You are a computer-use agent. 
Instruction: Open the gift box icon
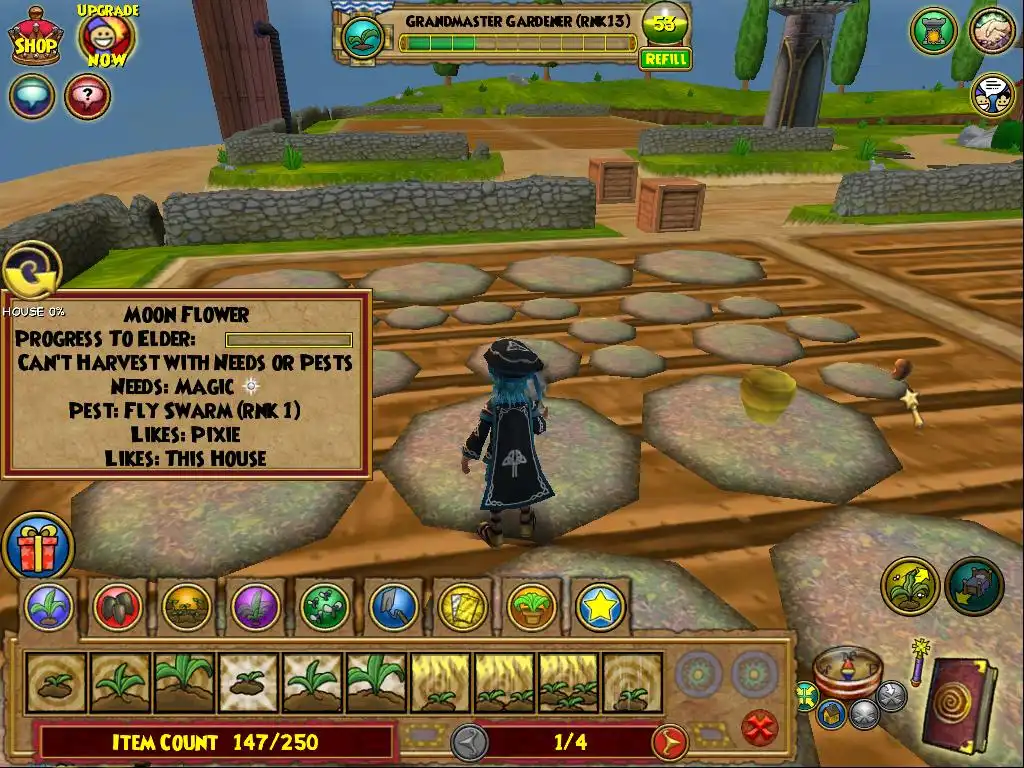[x=38, y=546]
